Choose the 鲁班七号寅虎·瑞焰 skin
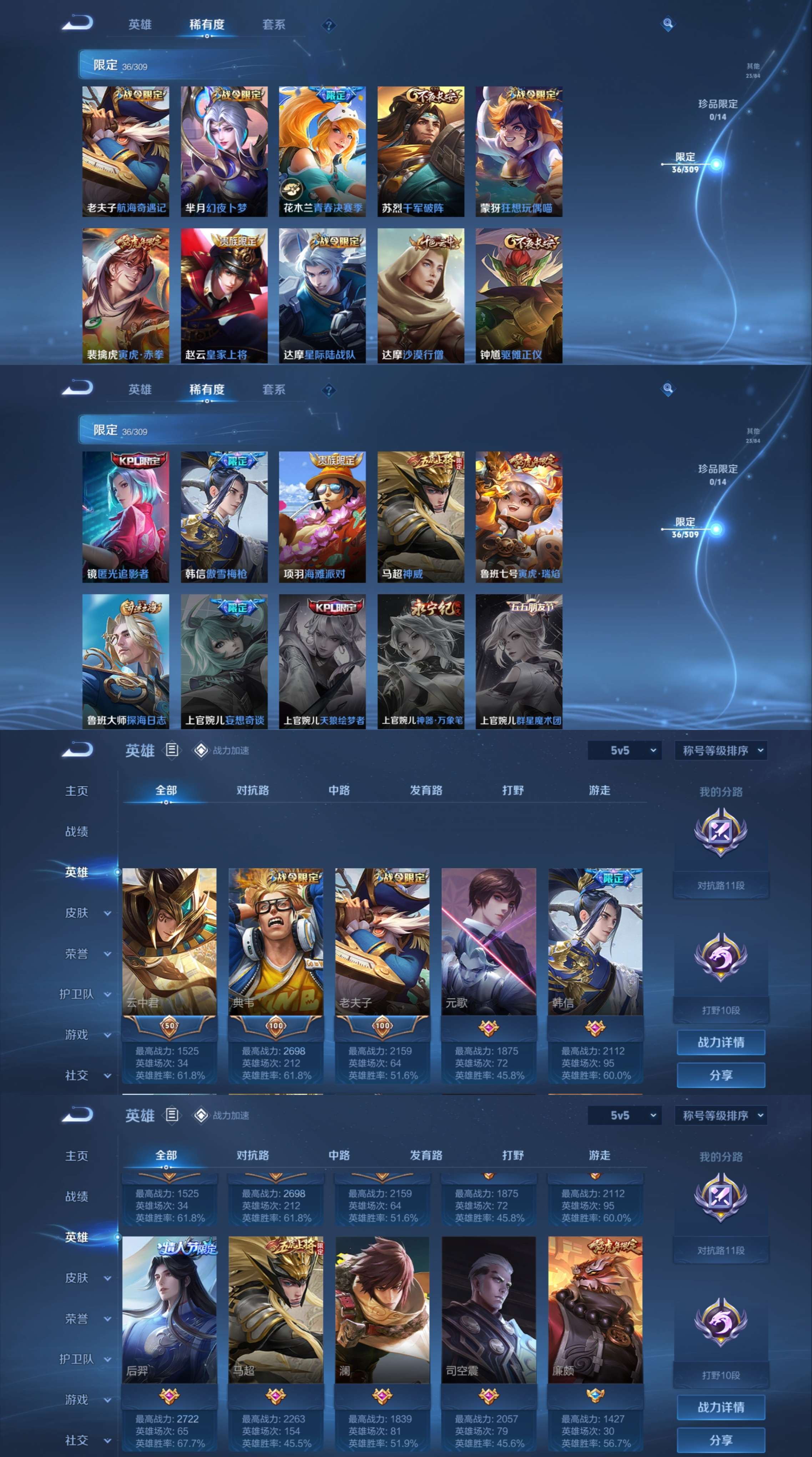812x1457 pixels. [519, 516]
